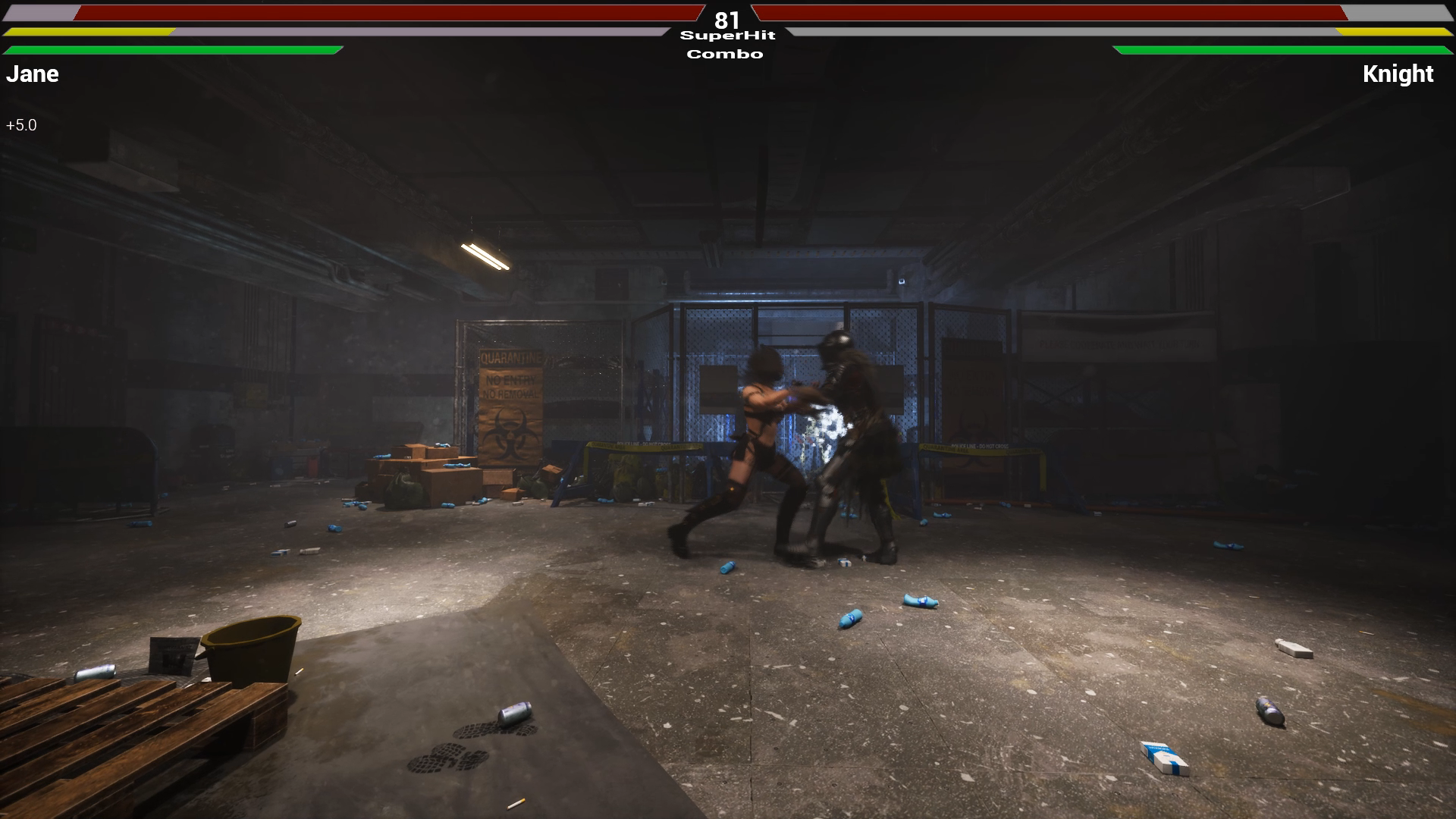Screen dimensions: 1456x819
Task: Click the yellow bucket in the foreground
Action: point(250,646)
